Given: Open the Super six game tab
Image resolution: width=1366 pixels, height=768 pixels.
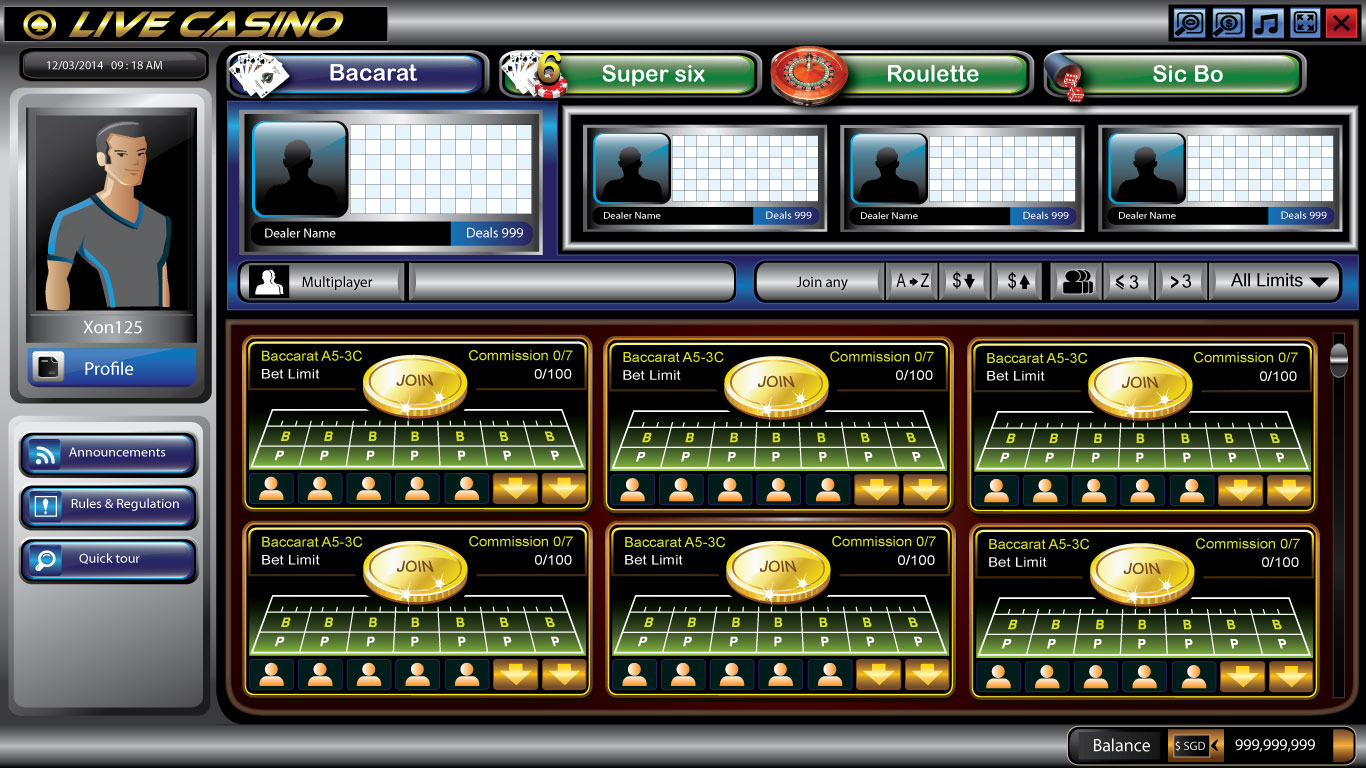Looking at the screenshot, I should click(x=653, y=74).
